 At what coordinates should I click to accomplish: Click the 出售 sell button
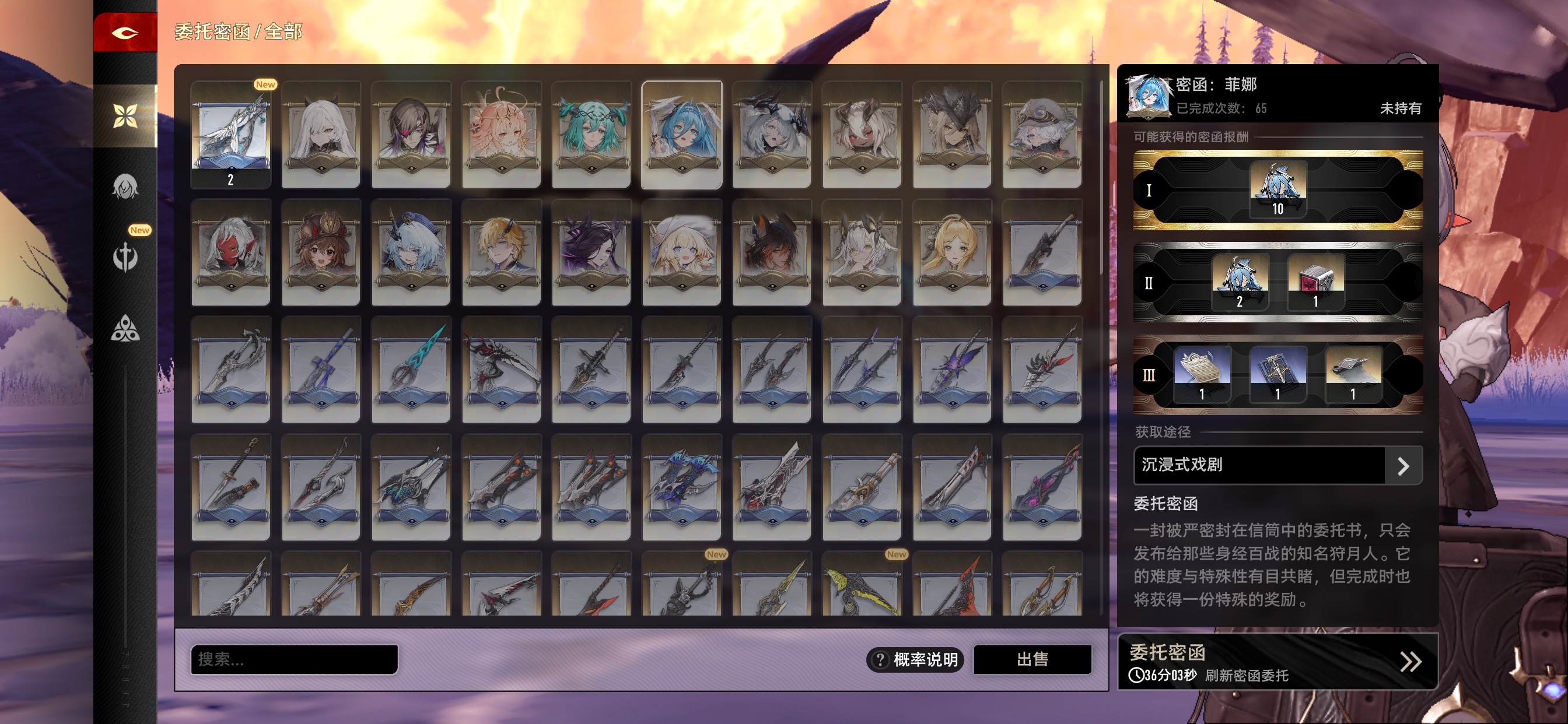point(1032,659)
